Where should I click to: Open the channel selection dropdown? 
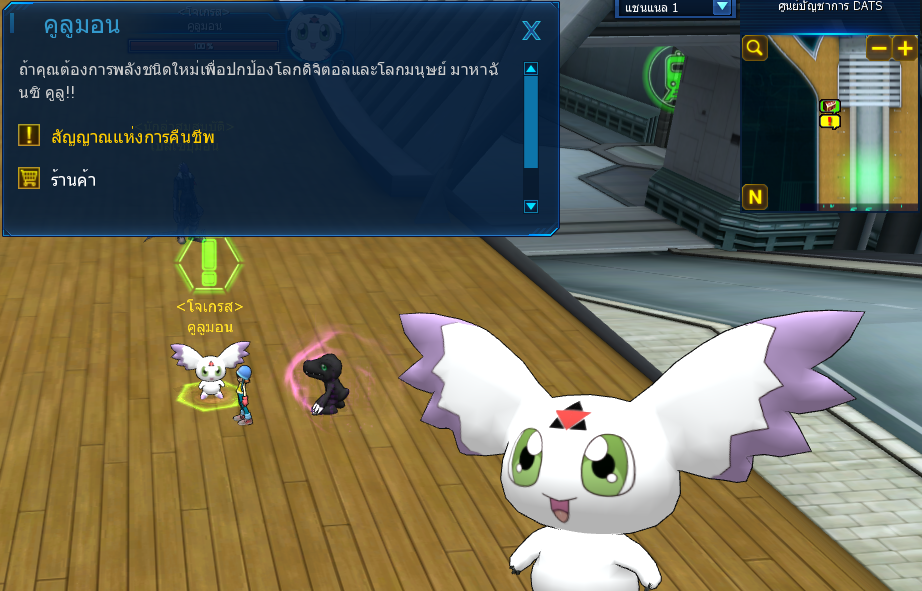pos(722,7)
